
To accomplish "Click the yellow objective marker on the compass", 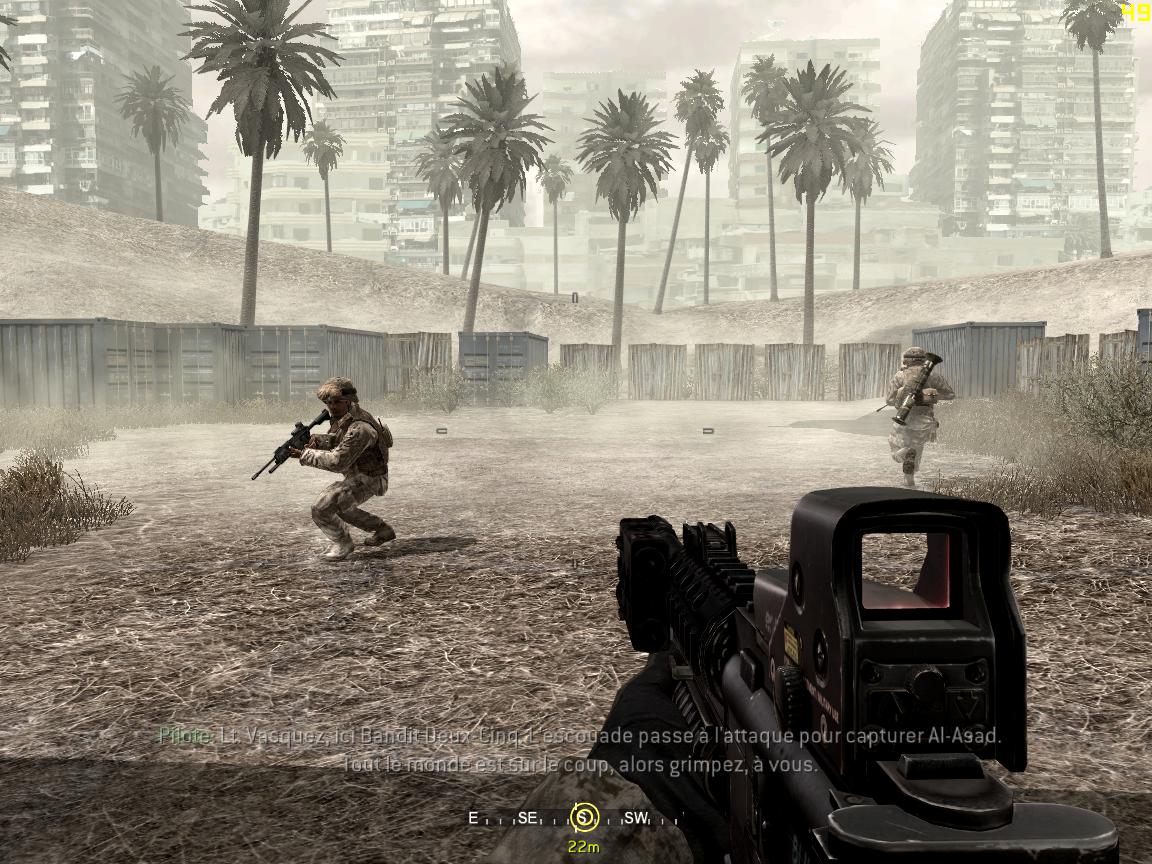I will (x=582, y=818).
